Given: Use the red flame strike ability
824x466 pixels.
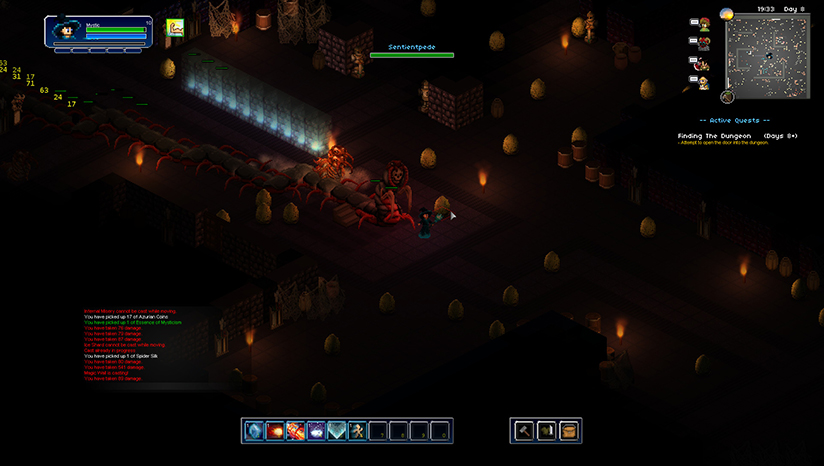Looking at the screenshot, I should [296, 431].
